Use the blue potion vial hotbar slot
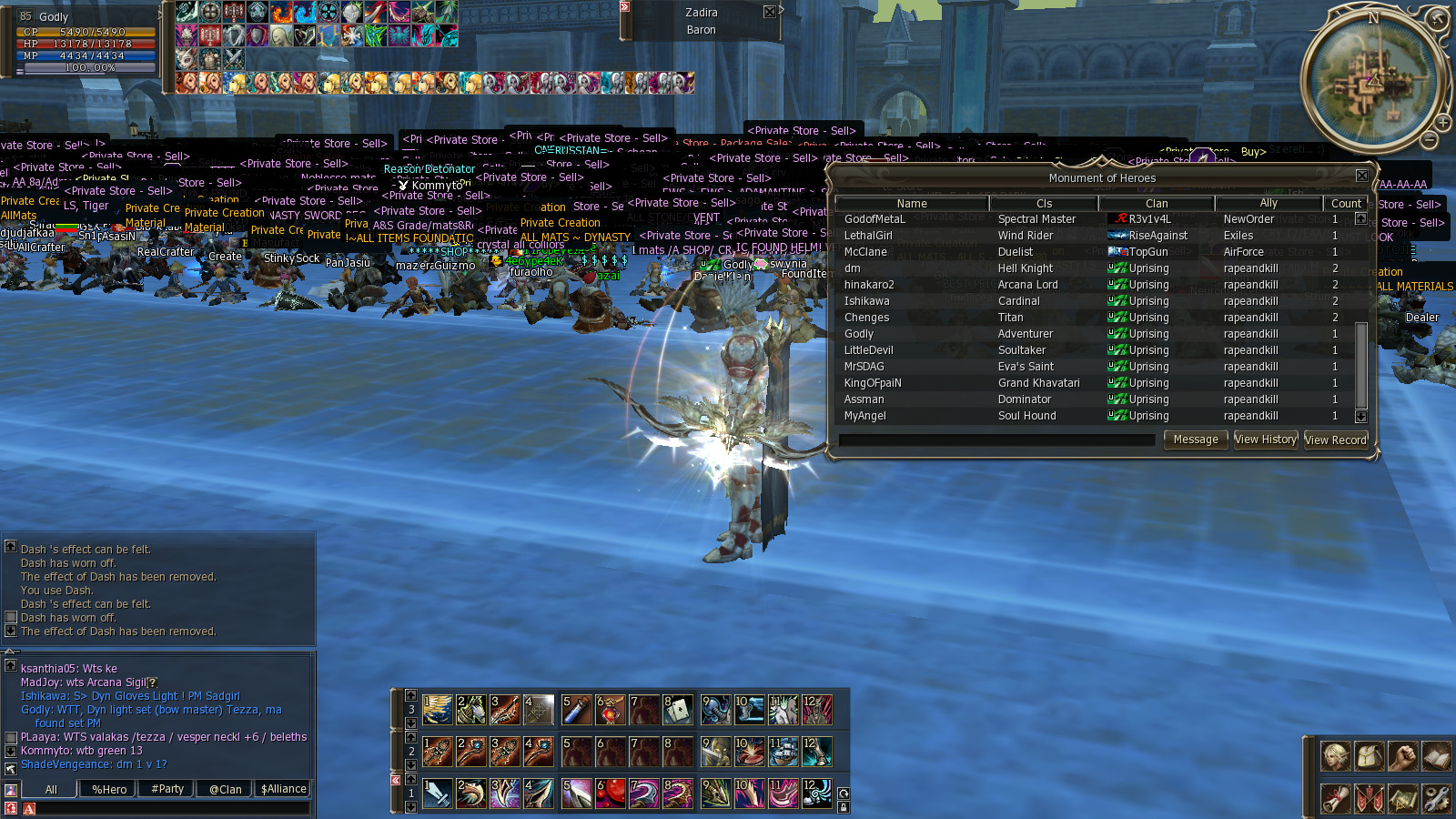The image size is (1456, 819). coord(577,710)
